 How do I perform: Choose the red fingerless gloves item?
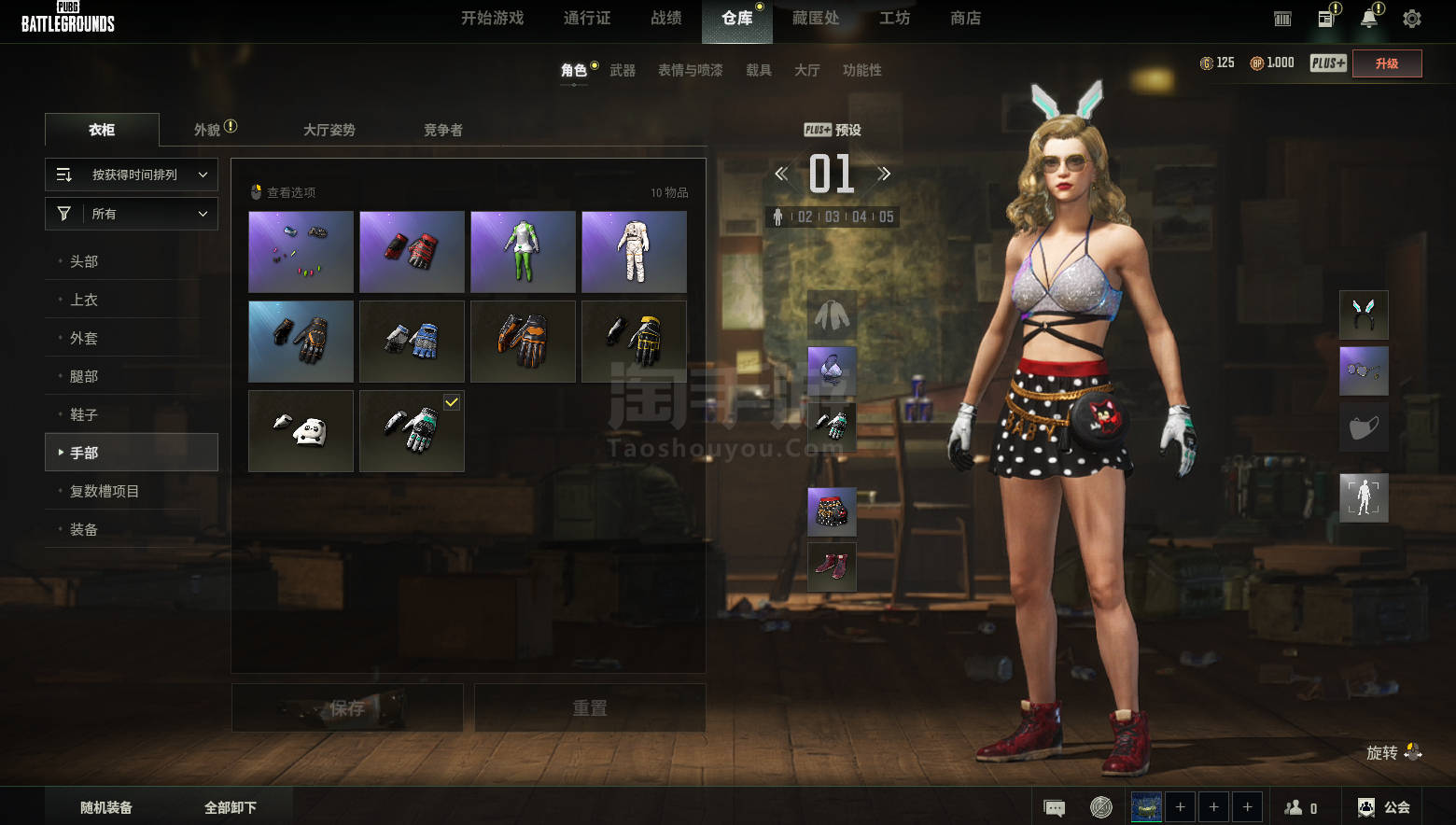click(412, 252)
